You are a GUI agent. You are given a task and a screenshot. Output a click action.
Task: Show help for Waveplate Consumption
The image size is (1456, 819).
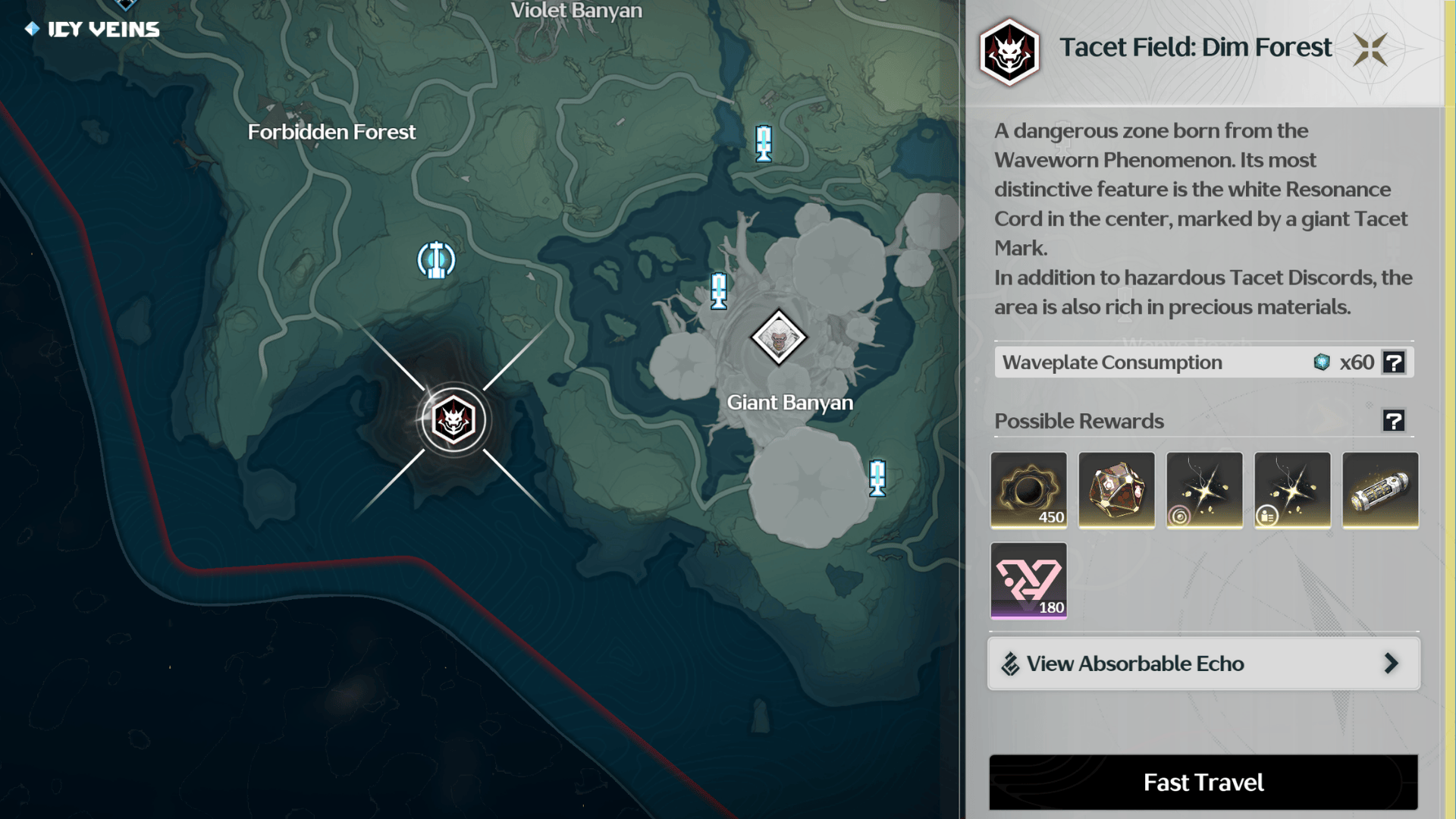coord(1394,362)
